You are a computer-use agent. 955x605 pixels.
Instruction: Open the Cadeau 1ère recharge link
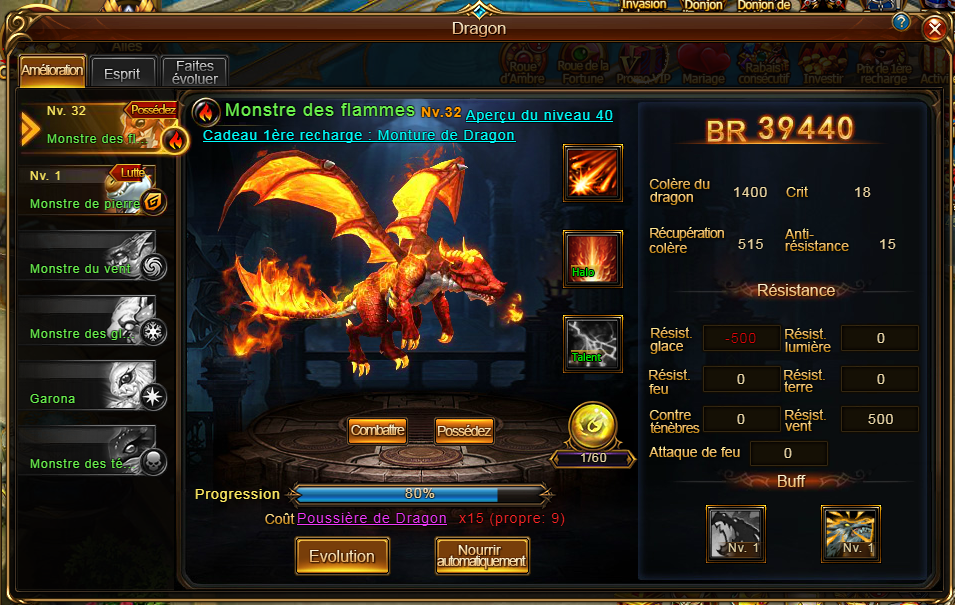359,135
